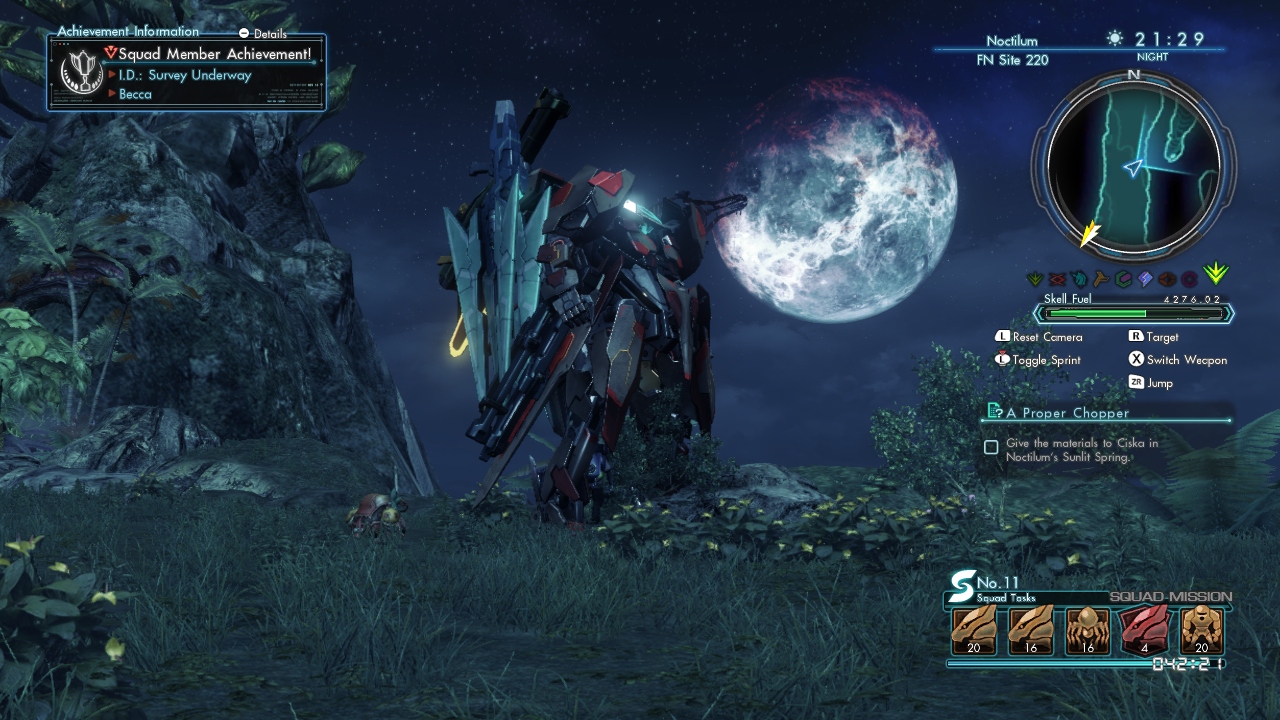Screen dimensions: 1280x720
Task: Select the achievement emblem icon
Action: (81, 72)
